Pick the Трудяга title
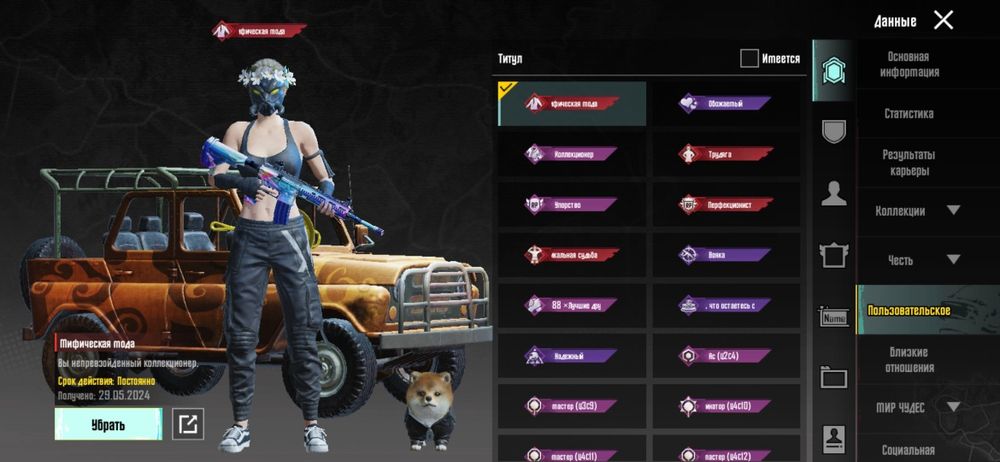This screenshot has height=462, width=1000. 725,154
